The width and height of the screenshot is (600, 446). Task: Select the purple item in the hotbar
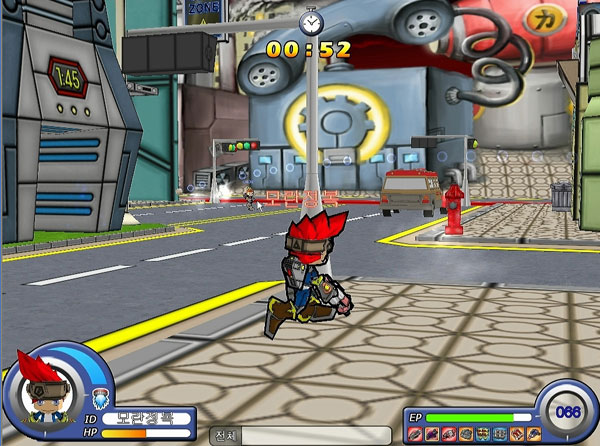(x=432, y=433)
